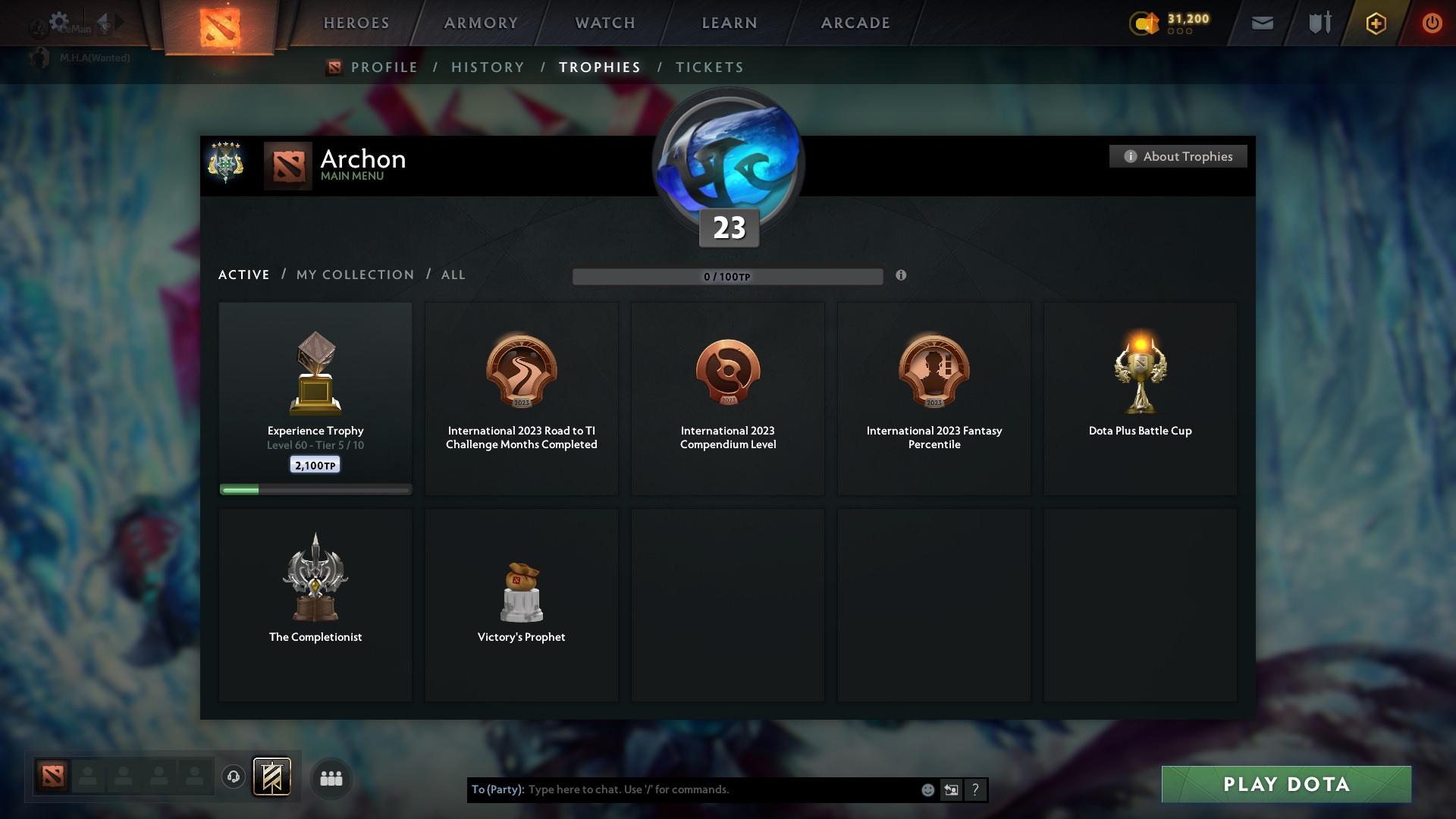The height and width of the screenshot is (819, 1456).
Task: Purchase shards via the gold plus hexagon
Action: point(1375,23)
